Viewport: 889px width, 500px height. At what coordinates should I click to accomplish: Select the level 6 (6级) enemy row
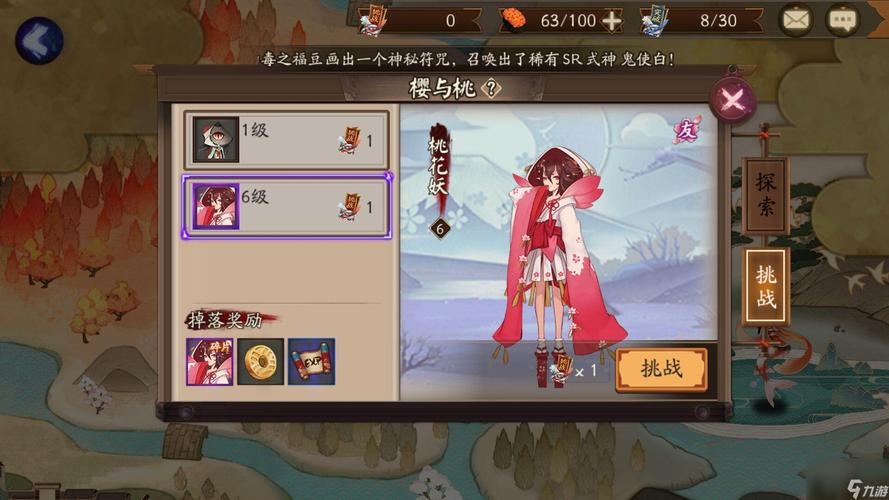tap(287, 206)
